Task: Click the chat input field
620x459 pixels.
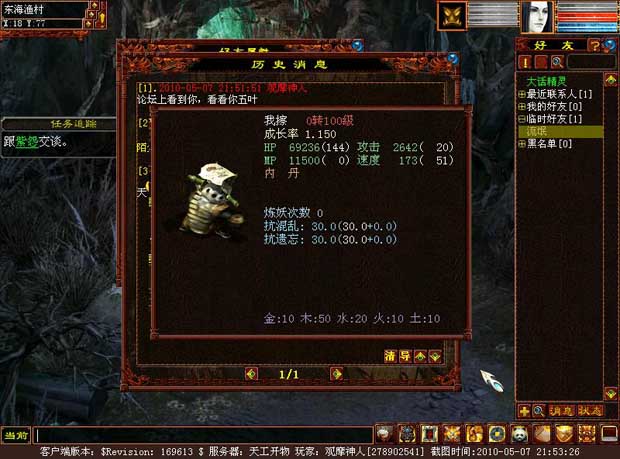Action: point(200,435)
